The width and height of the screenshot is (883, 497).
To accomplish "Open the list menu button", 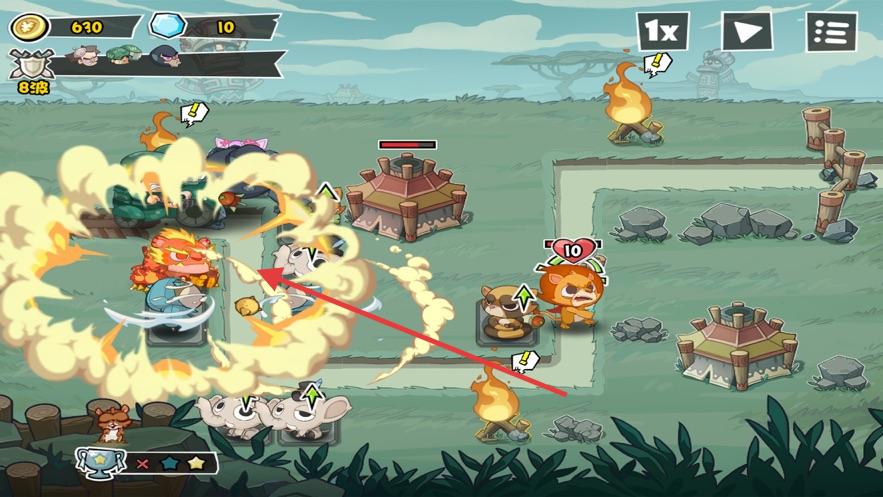I will click(831, 32).
